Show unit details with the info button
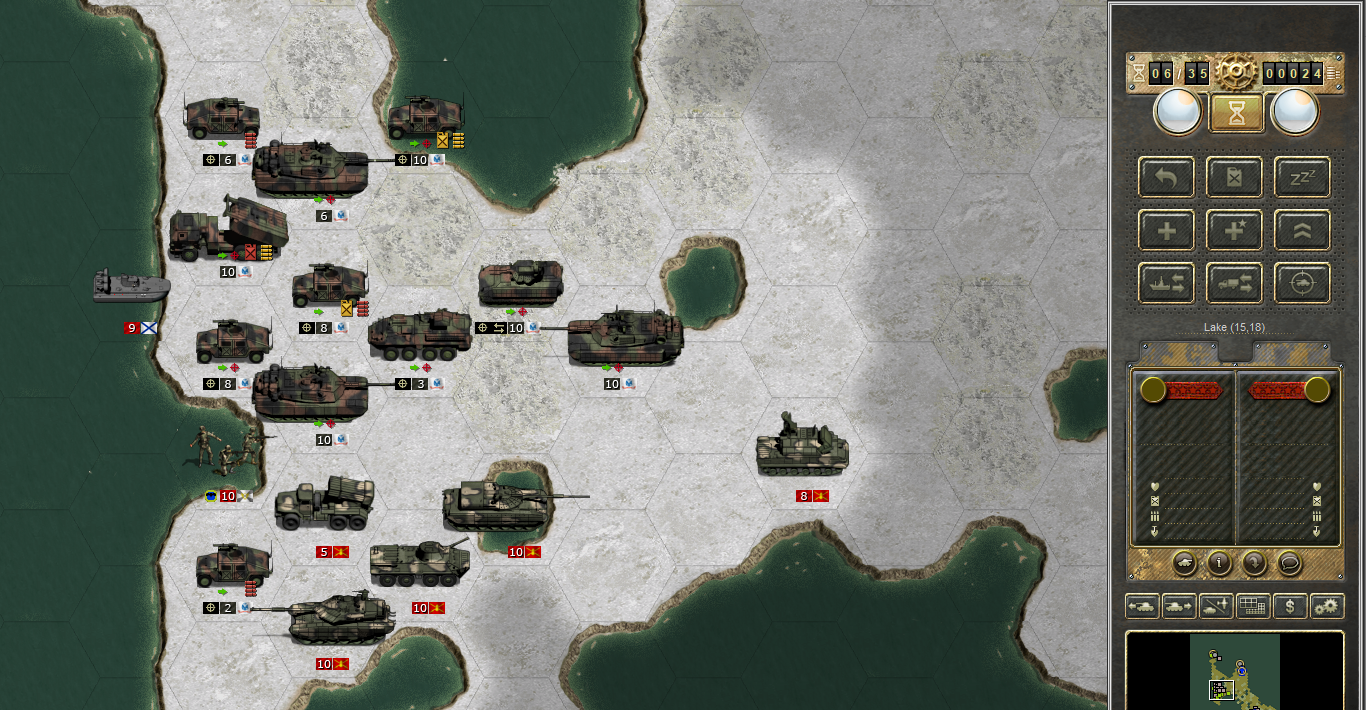 click(x=1219, y=563)
